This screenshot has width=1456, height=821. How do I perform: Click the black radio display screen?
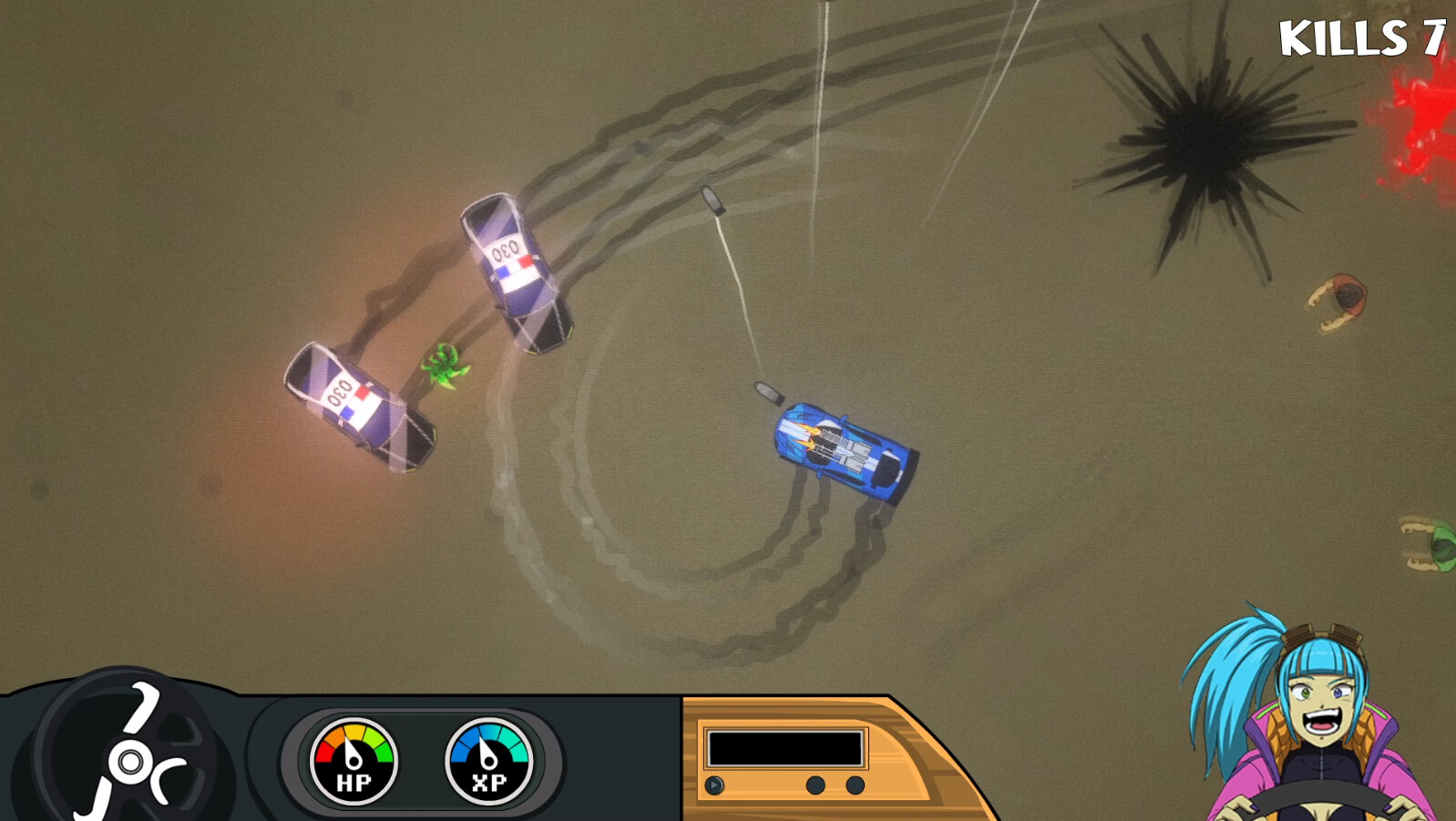pyautogui.click(x=784, y=746)
